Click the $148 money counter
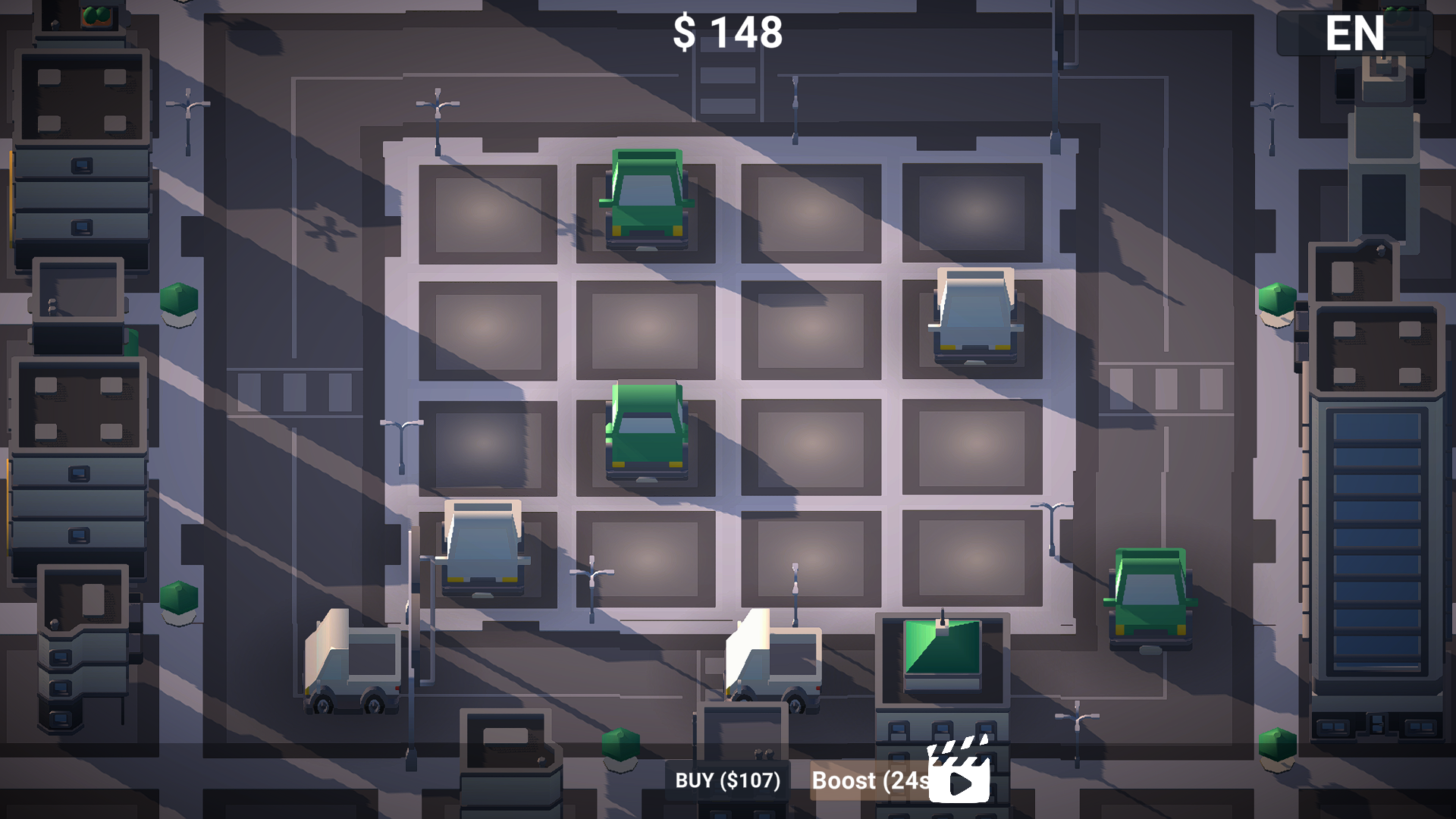The height and width of the screenshot is (819, 1456). [728, 32]
